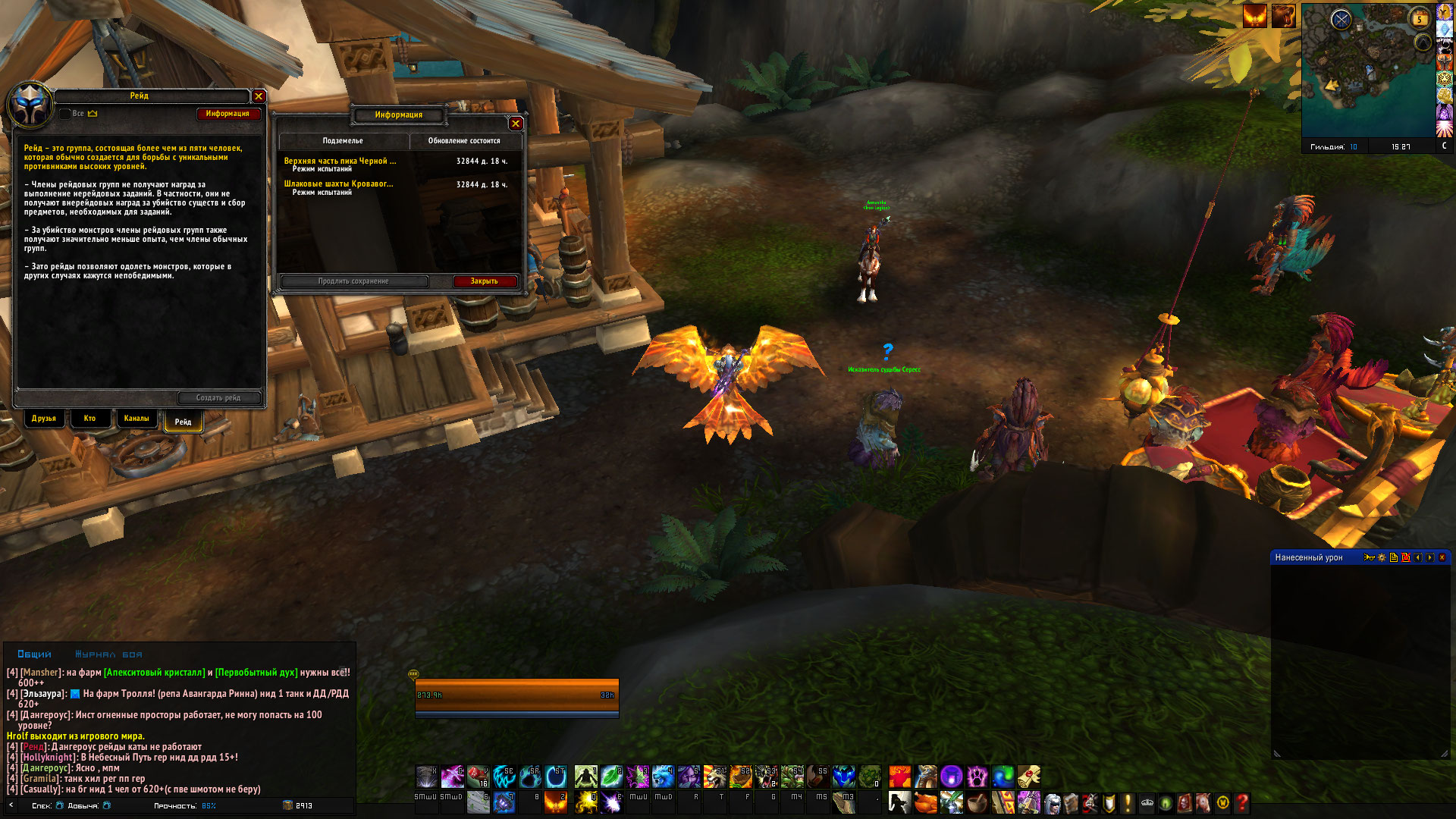Image resolution: width=1456 pixels, height=819 pixels.
Task: Open the red question mark help button
Action: (x=1241, y=802)
